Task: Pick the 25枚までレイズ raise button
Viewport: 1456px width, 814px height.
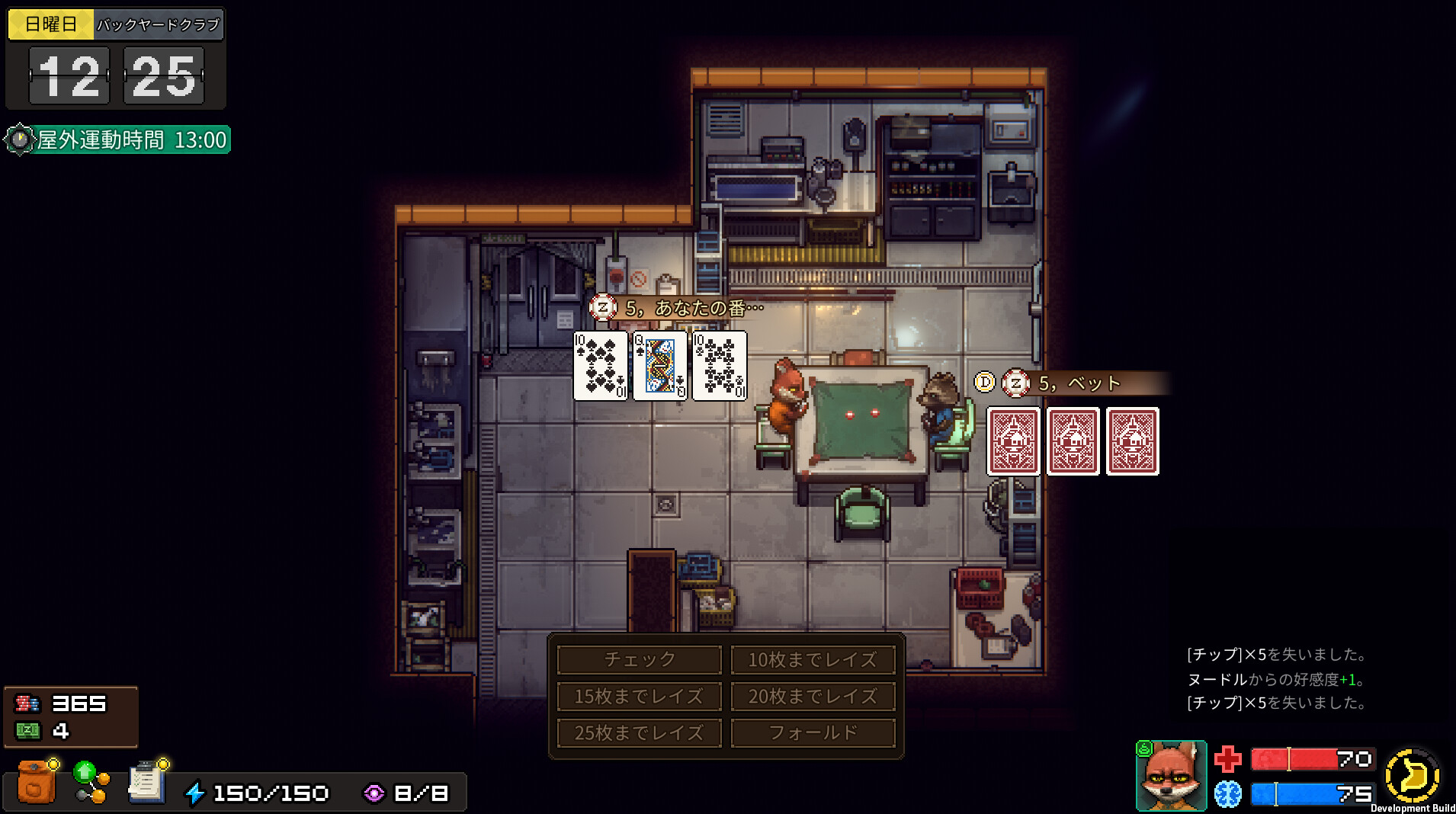Action: 639,732
